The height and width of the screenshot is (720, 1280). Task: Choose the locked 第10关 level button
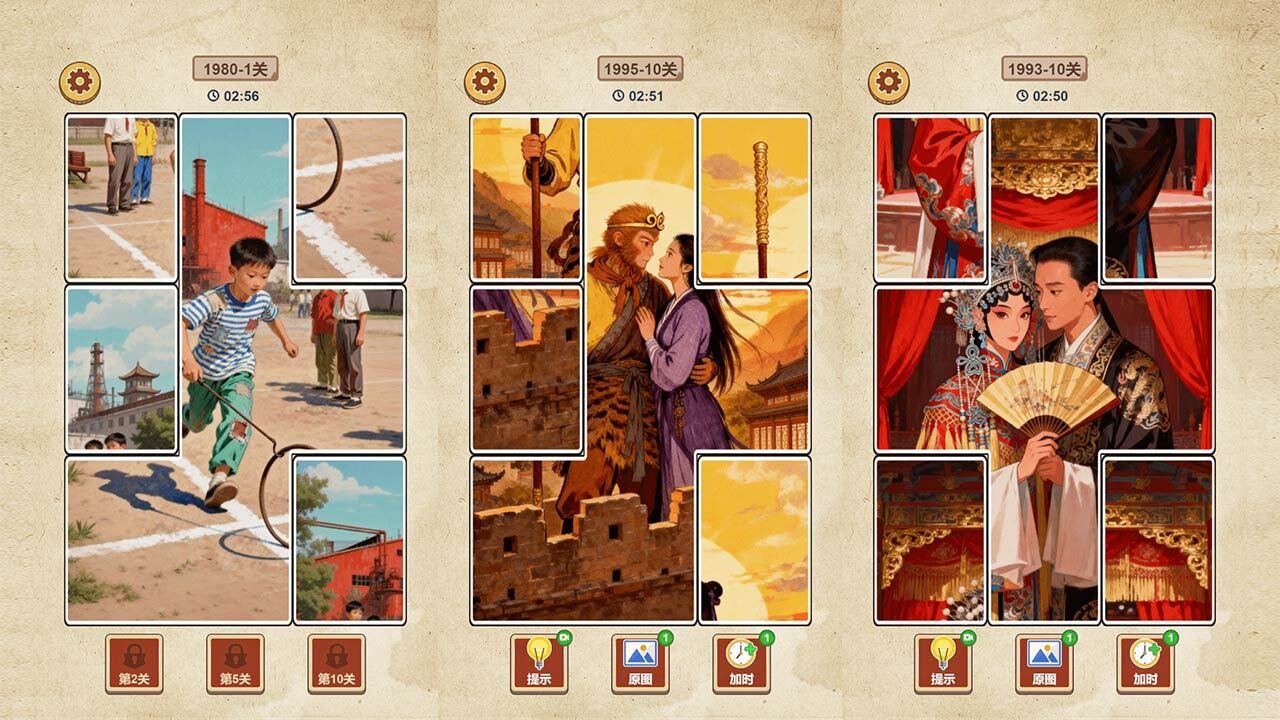coord(336,663)
